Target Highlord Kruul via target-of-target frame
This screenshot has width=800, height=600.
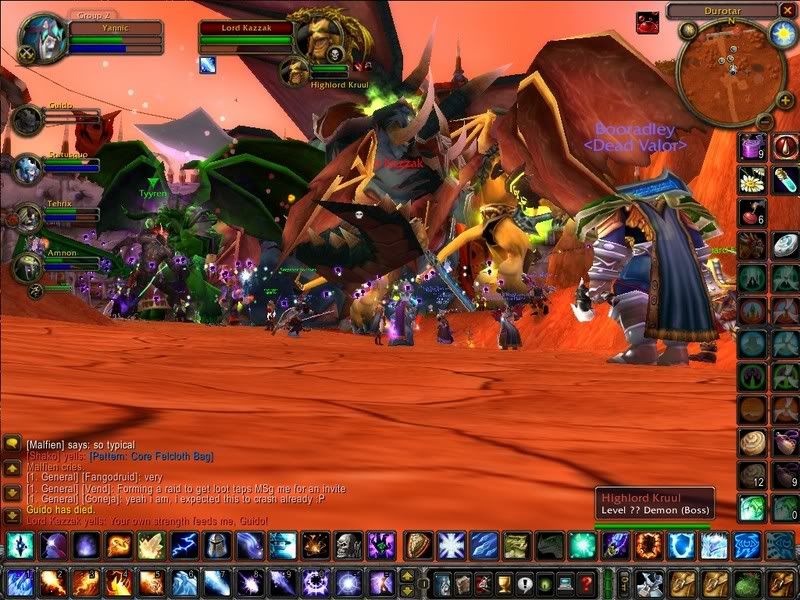click(x=295, y=70)
